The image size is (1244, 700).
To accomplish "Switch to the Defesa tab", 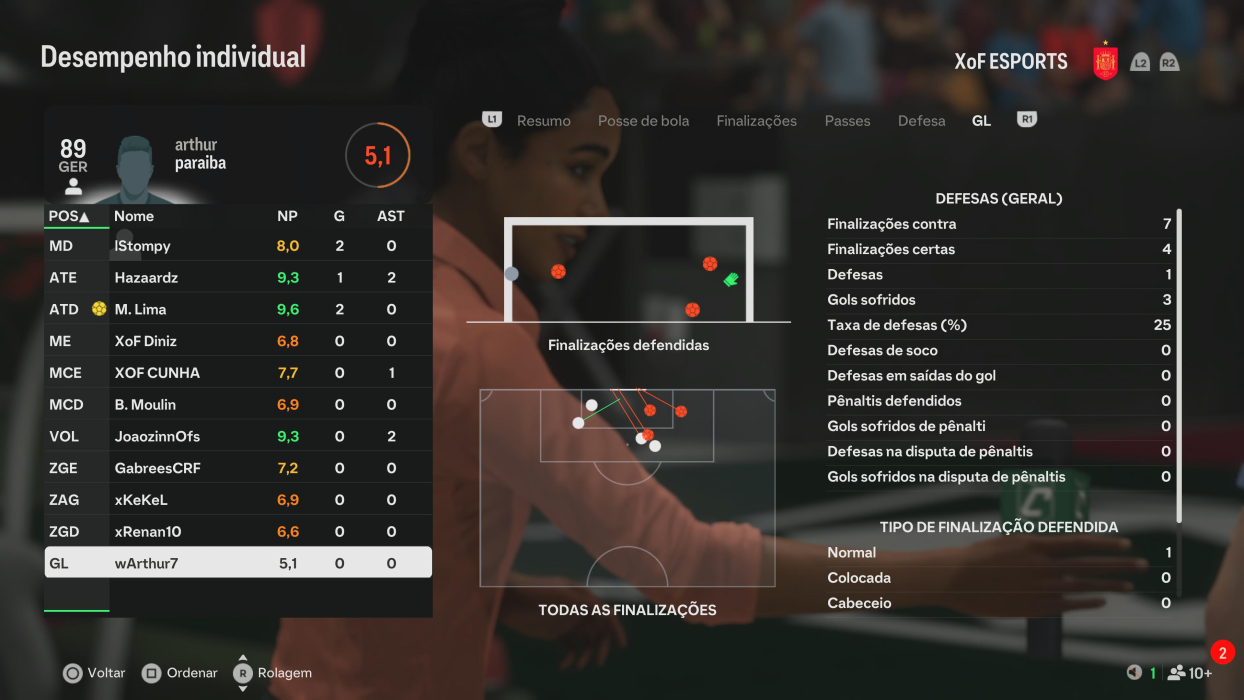I will coord(921,121).
